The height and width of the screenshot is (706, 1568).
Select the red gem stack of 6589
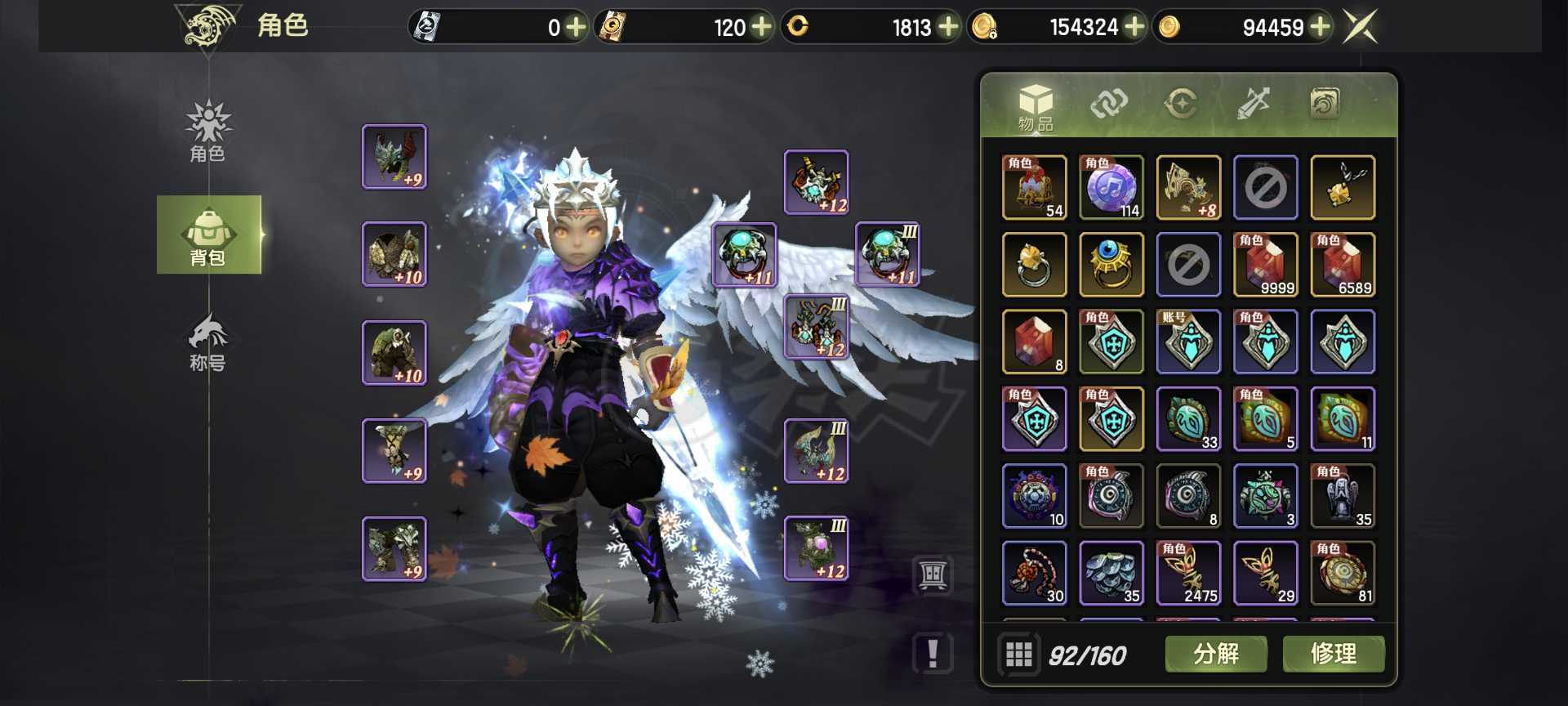coord(1343,265)
